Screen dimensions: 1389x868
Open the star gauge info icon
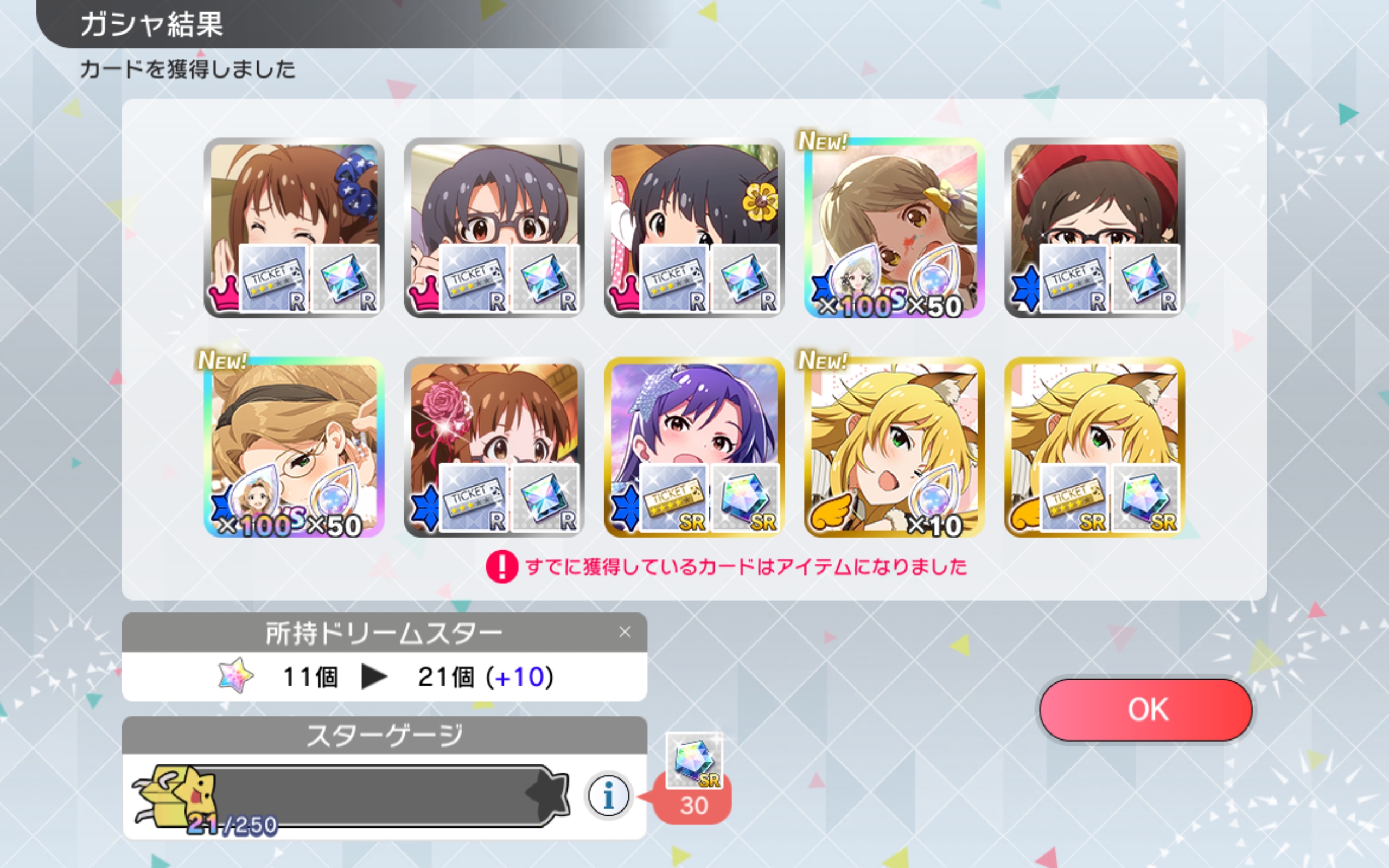coord(608,796)
